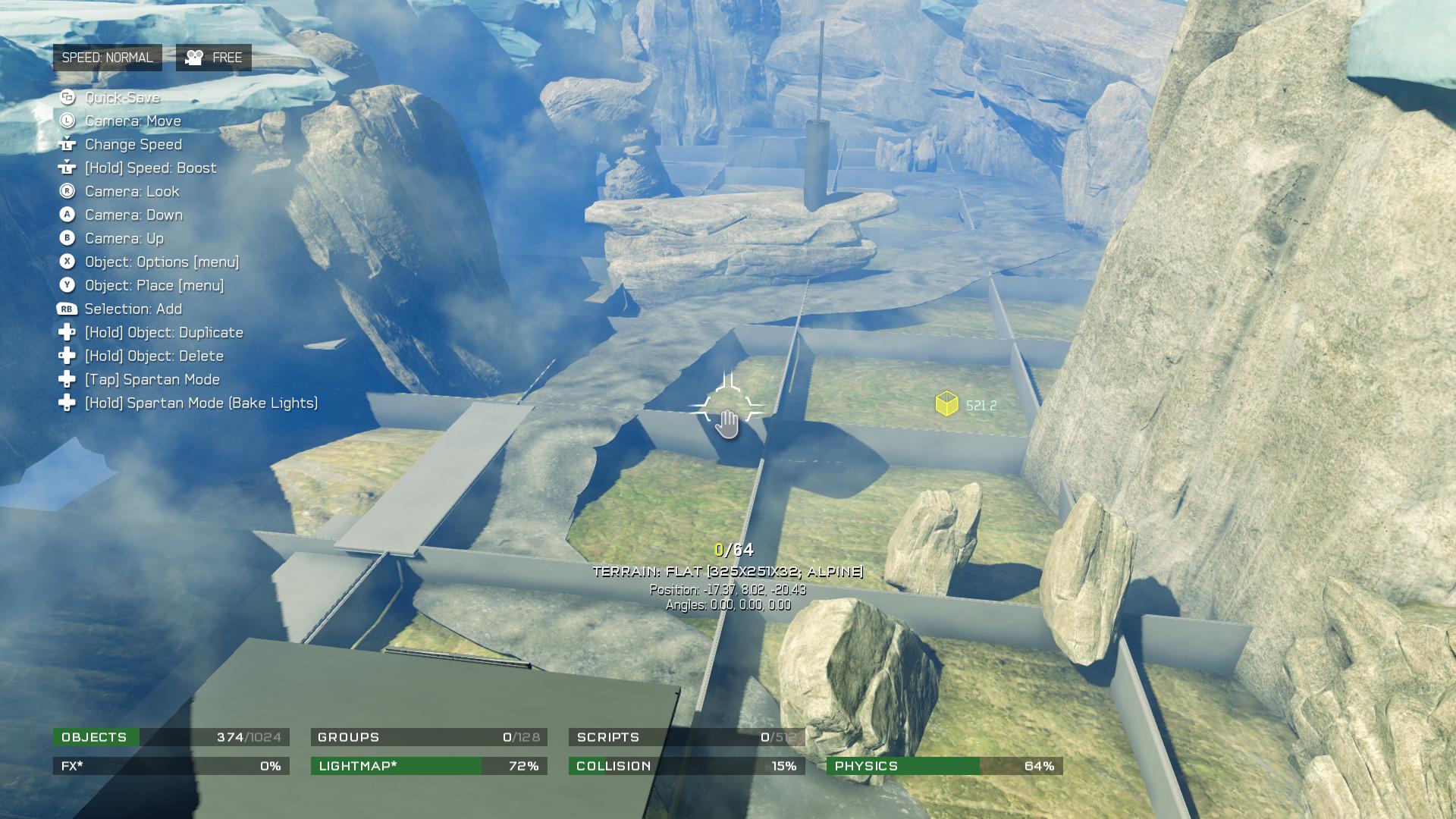Viewport: 1456px width, 819px height.
Task: Toggle the Free camera mode box
Action: (213, 58)
